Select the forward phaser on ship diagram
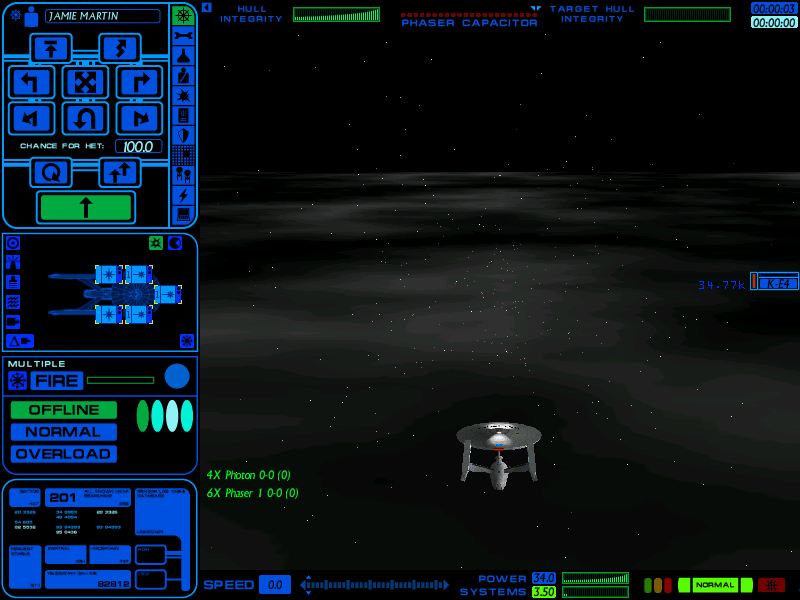This screenshot has height=600, width=800. pos(168,294)
